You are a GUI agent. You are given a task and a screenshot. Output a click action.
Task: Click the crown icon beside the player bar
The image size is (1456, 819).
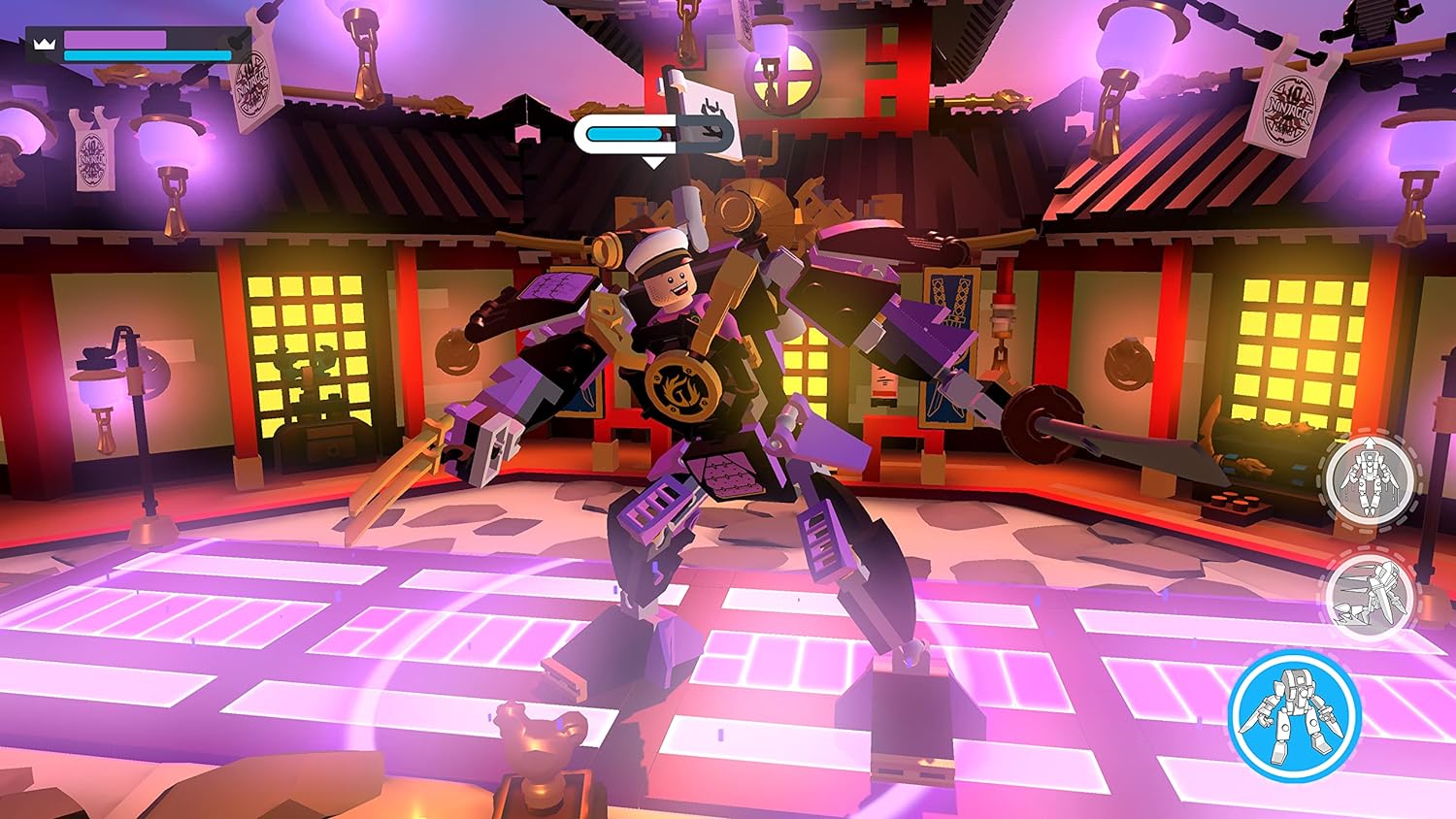(x=44, y=44)
